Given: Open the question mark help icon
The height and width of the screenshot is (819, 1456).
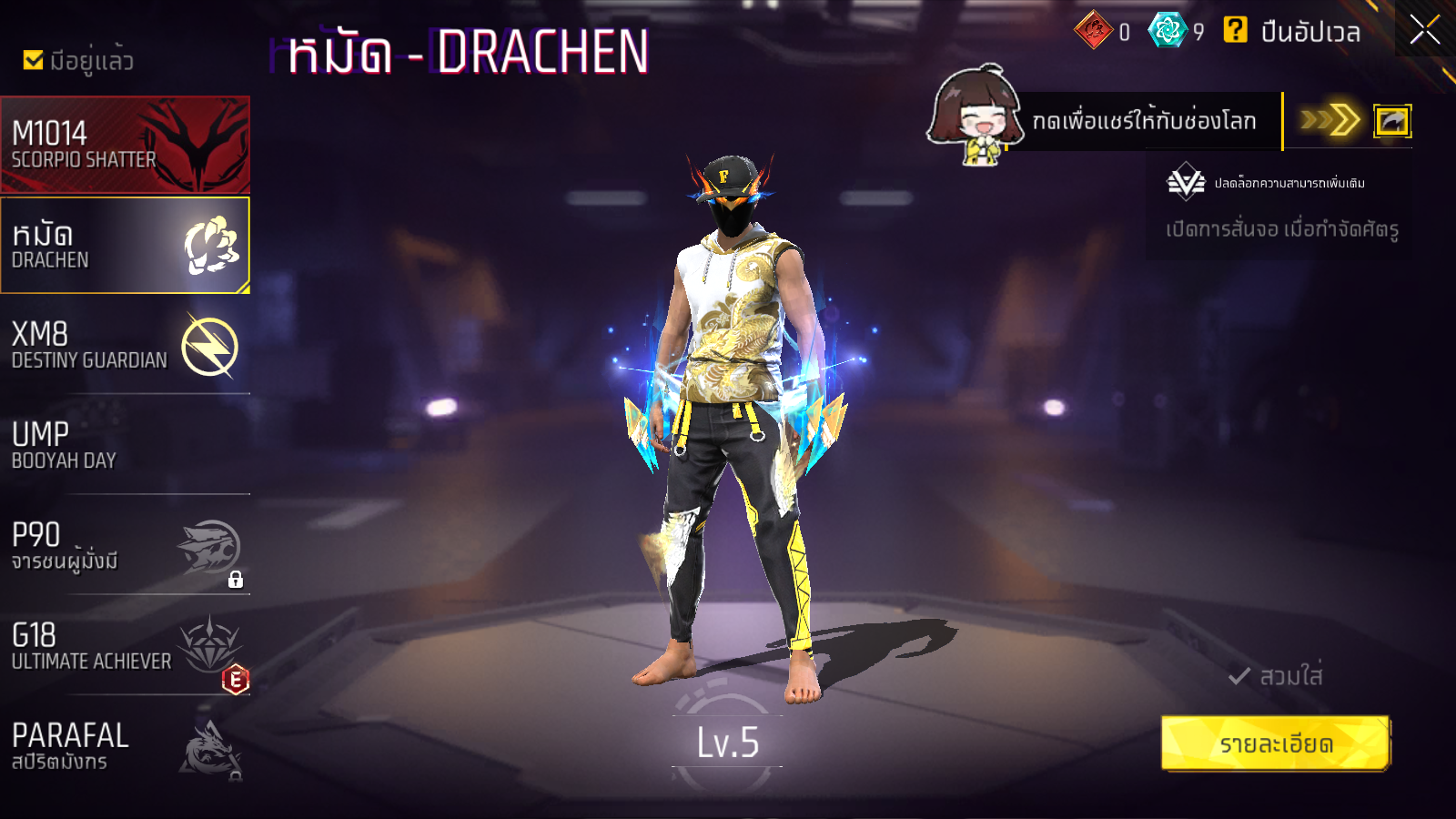Looking at the screenshot, I should click(1235, 31).
